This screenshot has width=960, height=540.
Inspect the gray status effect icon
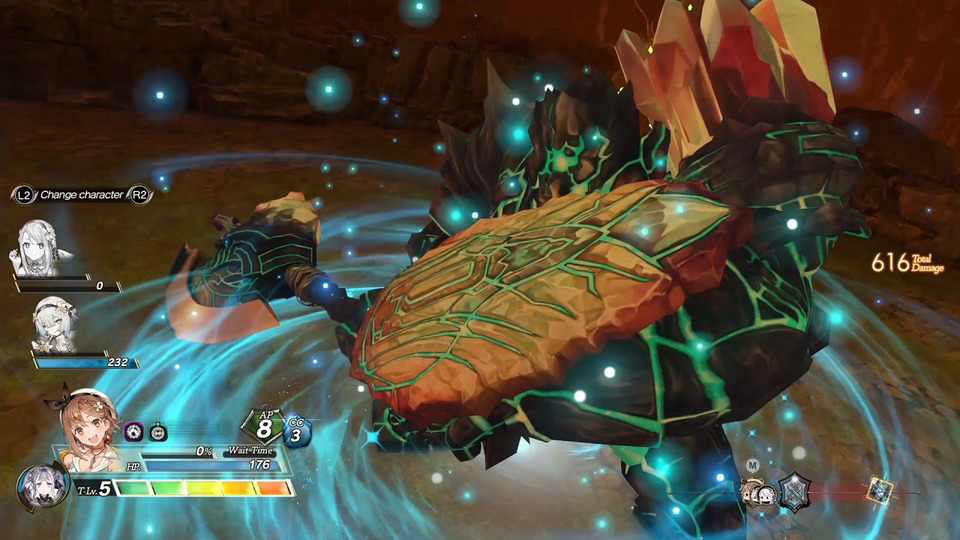point(158,432)
